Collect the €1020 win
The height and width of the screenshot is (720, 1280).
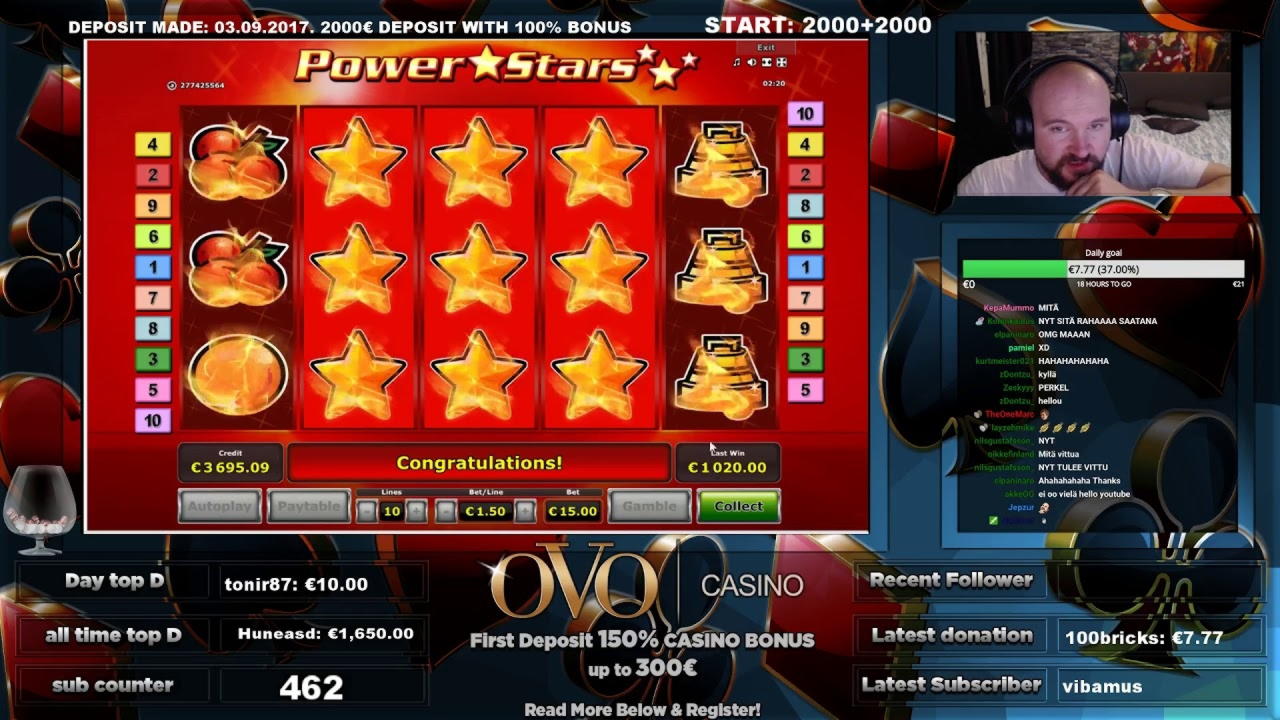click(738, 506)
